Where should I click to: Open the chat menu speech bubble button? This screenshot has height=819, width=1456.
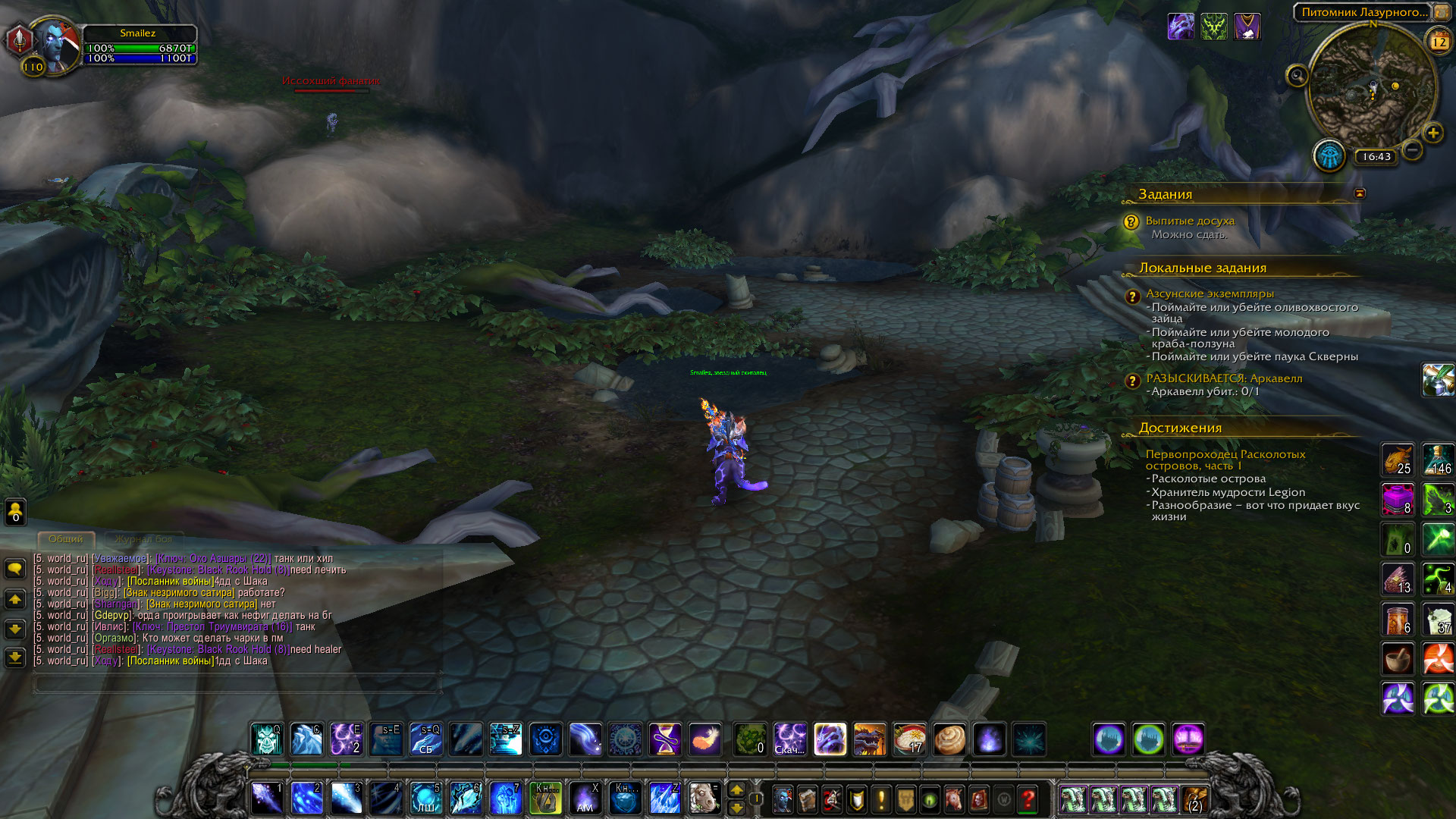pyautogui.click(x=15, y=569)
